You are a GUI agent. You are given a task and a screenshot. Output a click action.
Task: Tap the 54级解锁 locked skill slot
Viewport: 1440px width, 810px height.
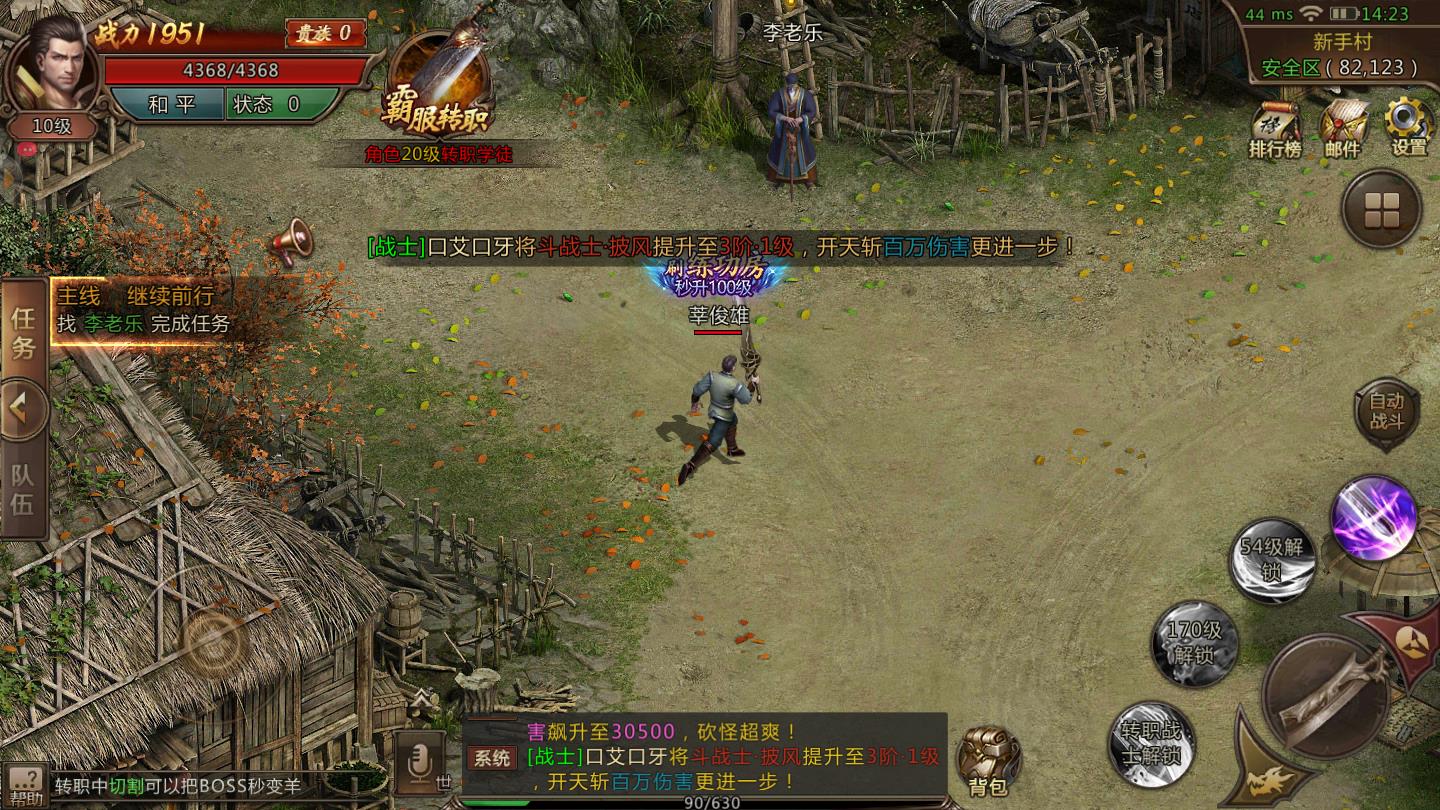(1271, 560)
